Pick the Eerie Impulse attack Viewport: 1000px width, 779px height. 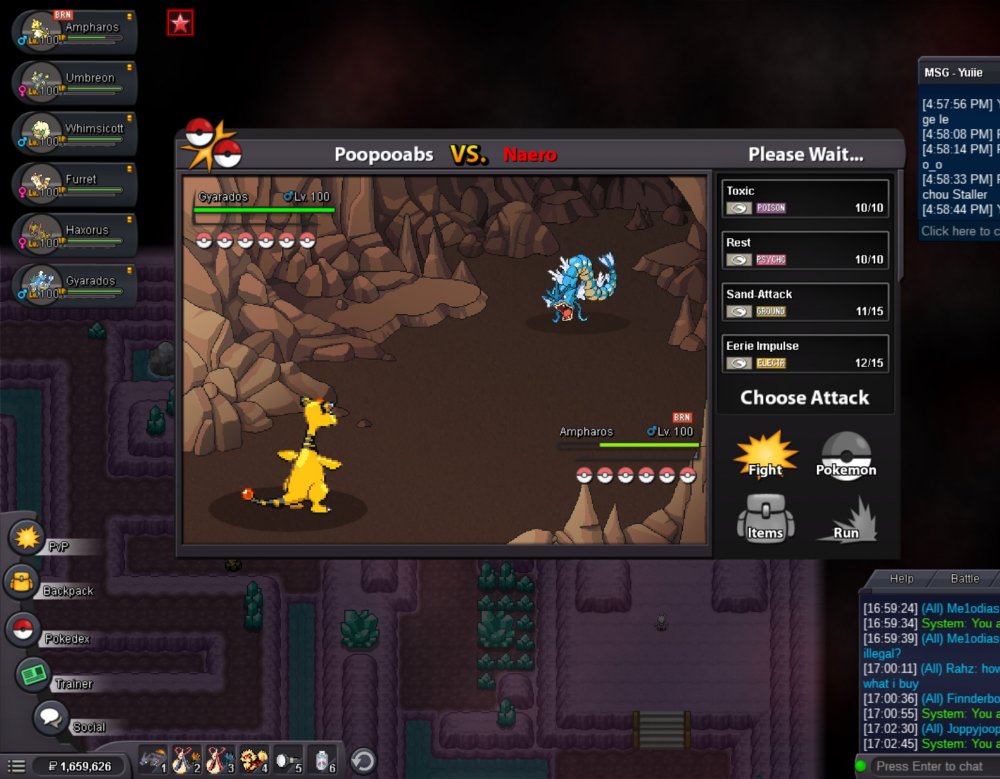pyautogui.click(x=805, y=354)
